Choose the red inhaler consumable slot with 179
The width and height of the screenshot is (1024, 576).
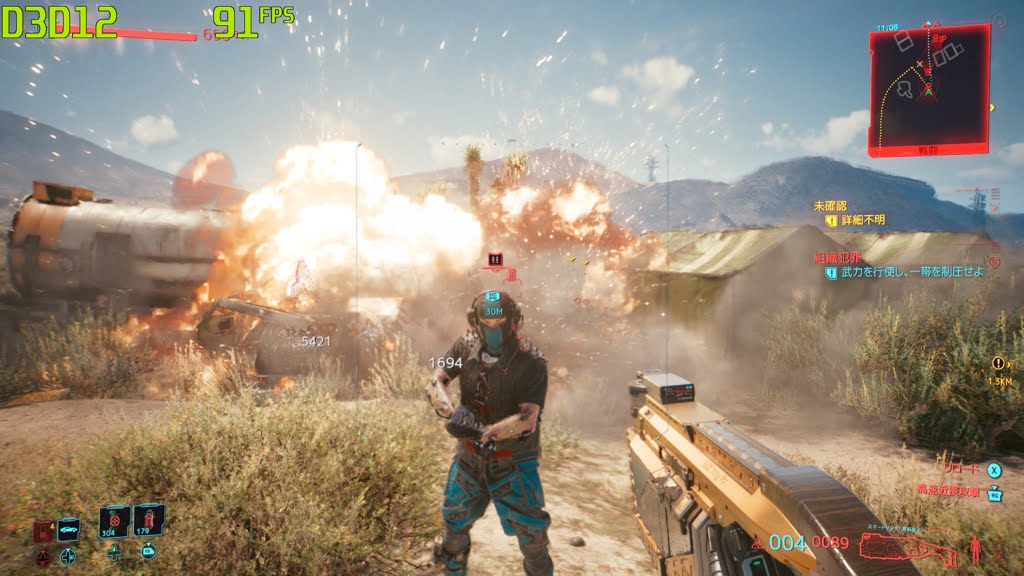click(148, 519)
